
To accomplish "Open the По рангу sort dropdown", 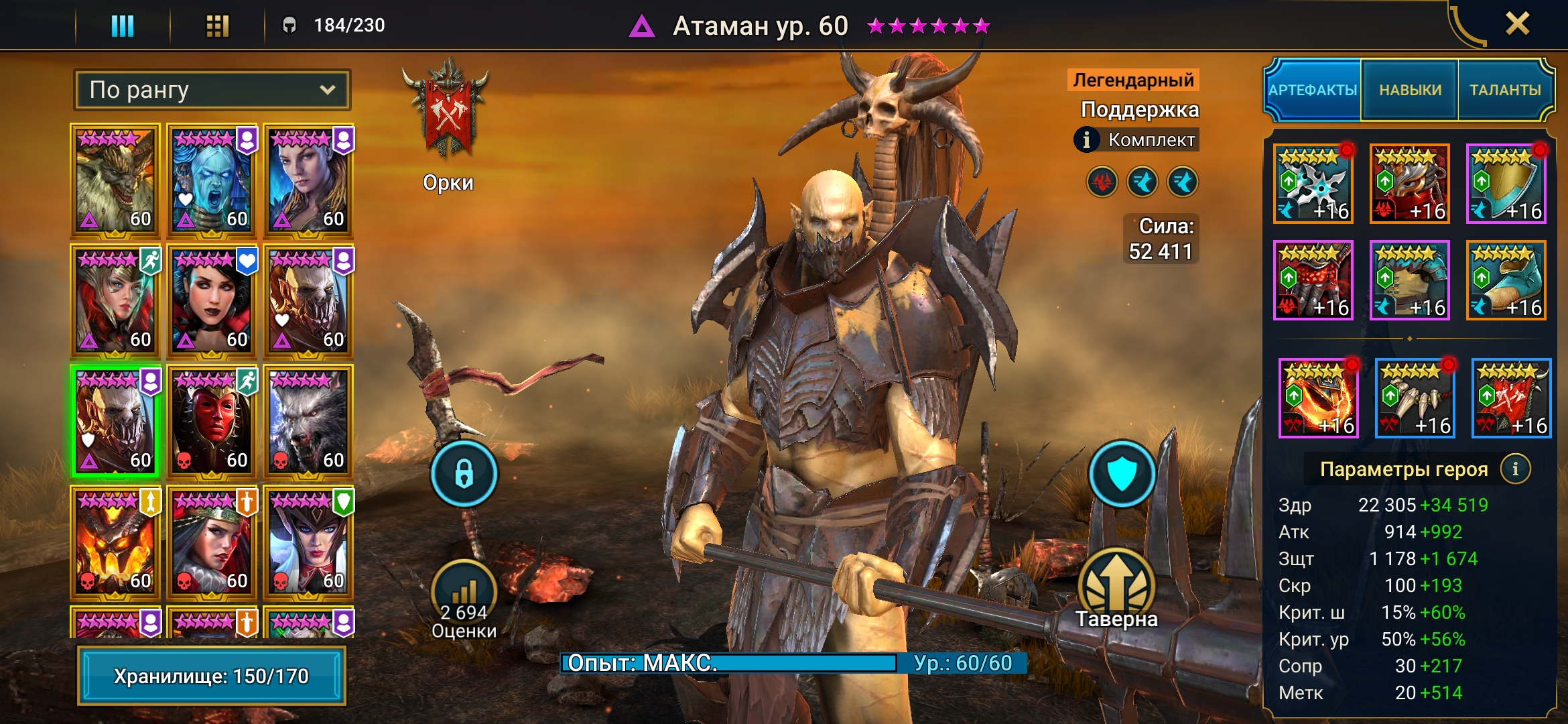I will click(x=212, y=90).
